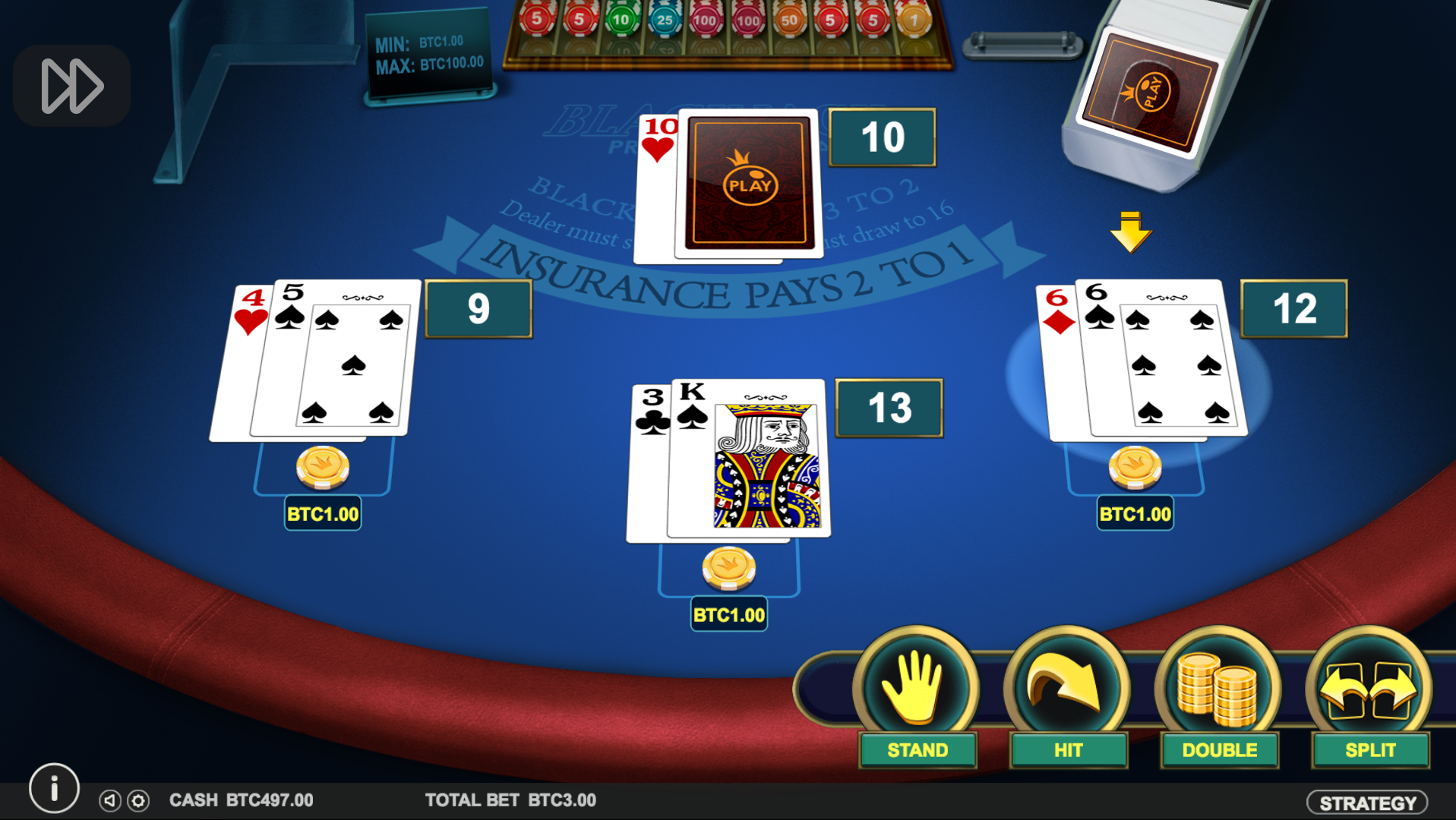The height and width of the screenshot is (820, 1456).
Task: Hit for another card
Action: (x=1067, y=697)
